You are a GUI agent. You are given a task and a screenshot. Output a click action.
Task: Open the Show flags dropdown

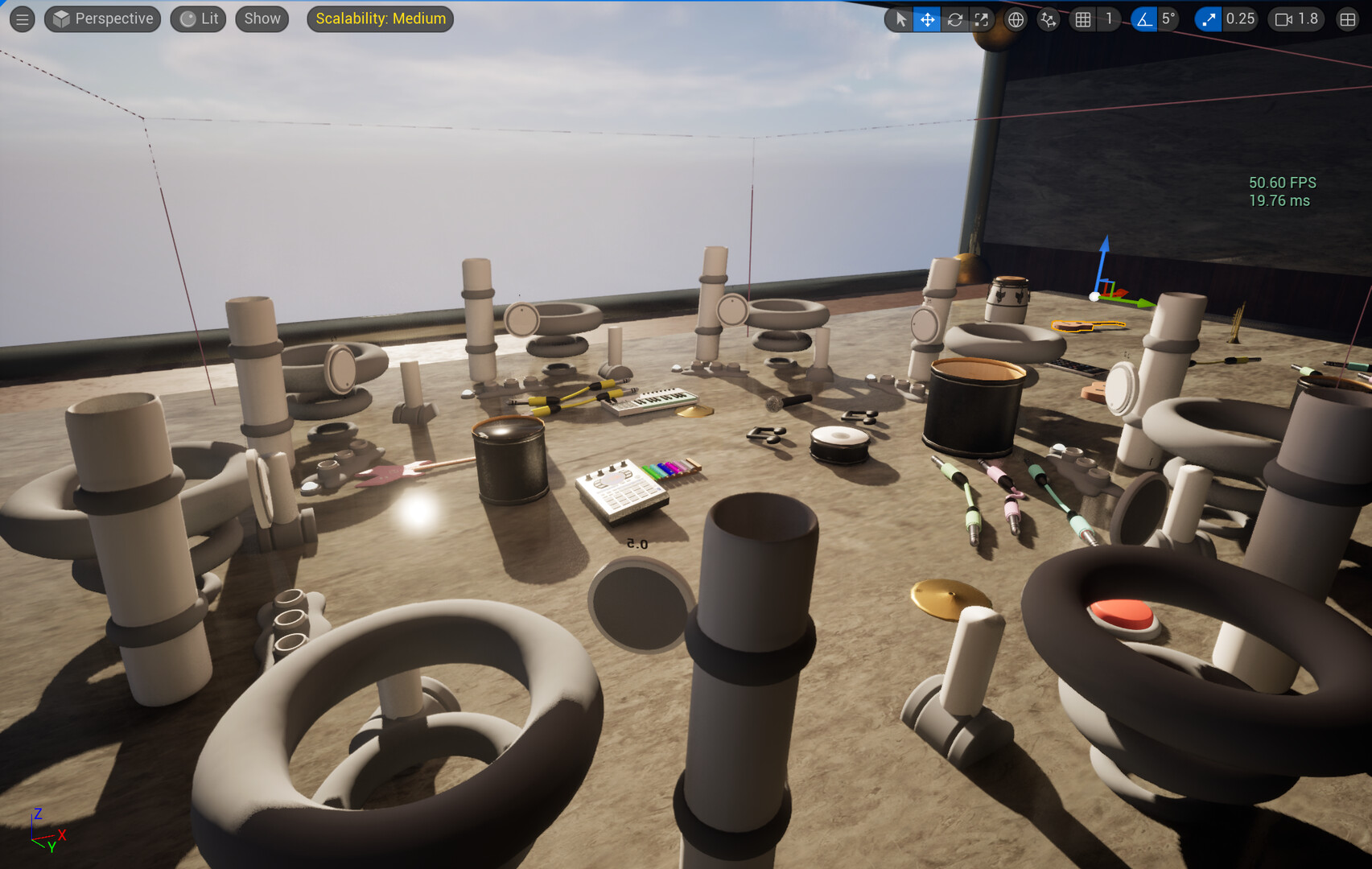pyautogui.click(x=261, y=19)
